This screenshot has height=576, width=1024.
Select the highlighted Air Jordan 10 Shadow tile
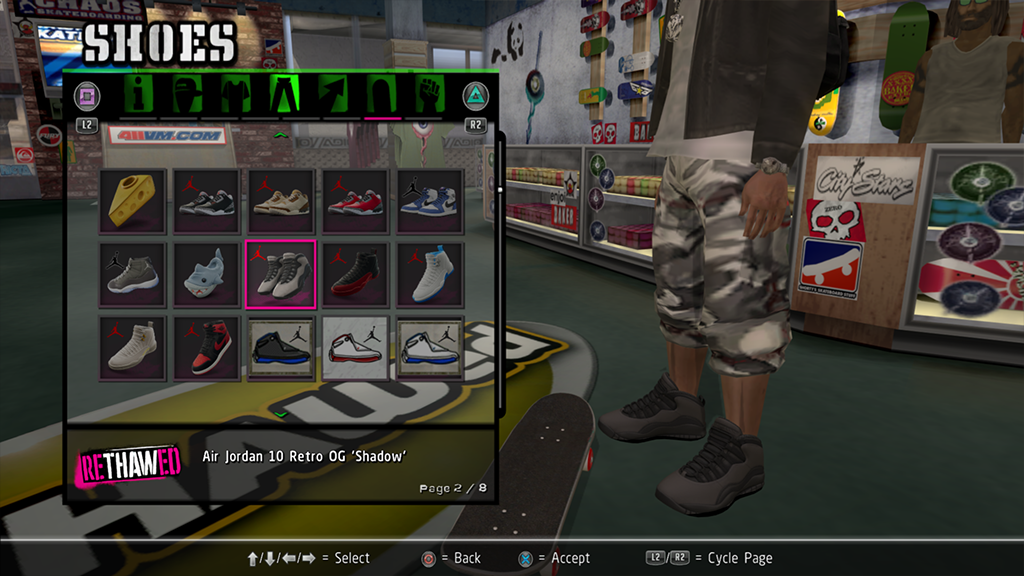tap(281, 274)
